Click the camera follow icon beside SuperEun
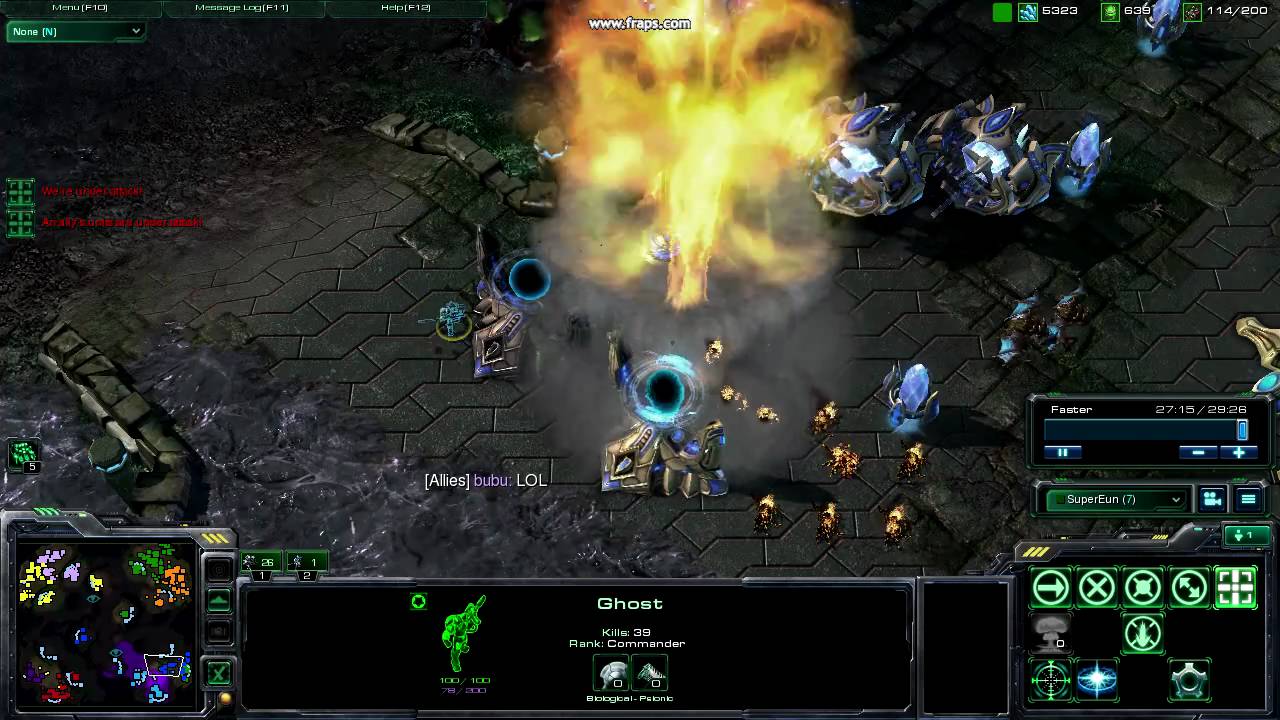This screenshot has height=720, width=1280. [1212, 499]
